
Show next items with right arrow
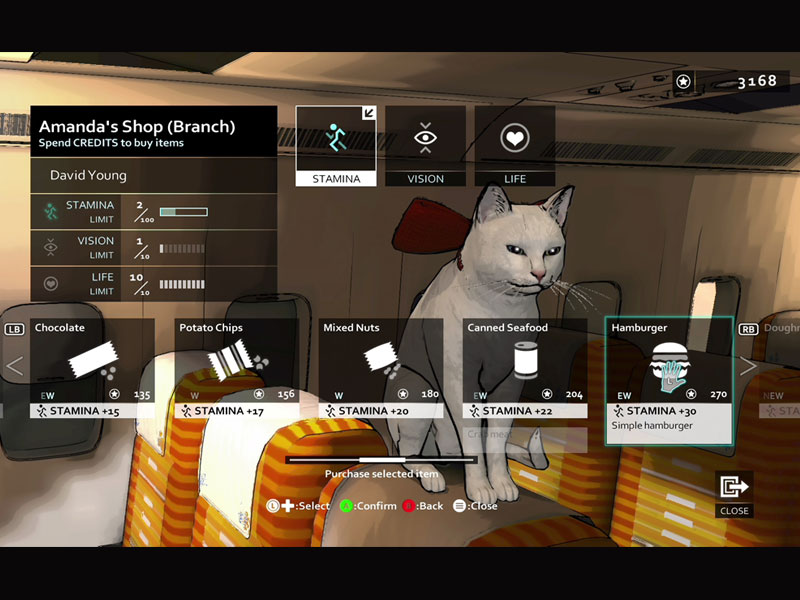[x=747, y=366]
